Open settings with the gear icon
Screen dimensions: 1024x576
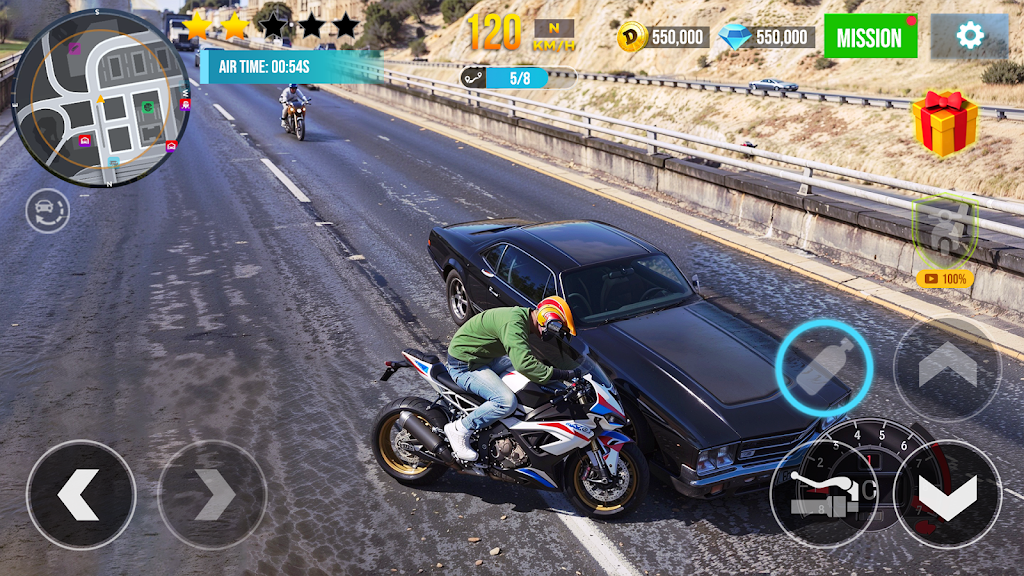click(969, 37)
